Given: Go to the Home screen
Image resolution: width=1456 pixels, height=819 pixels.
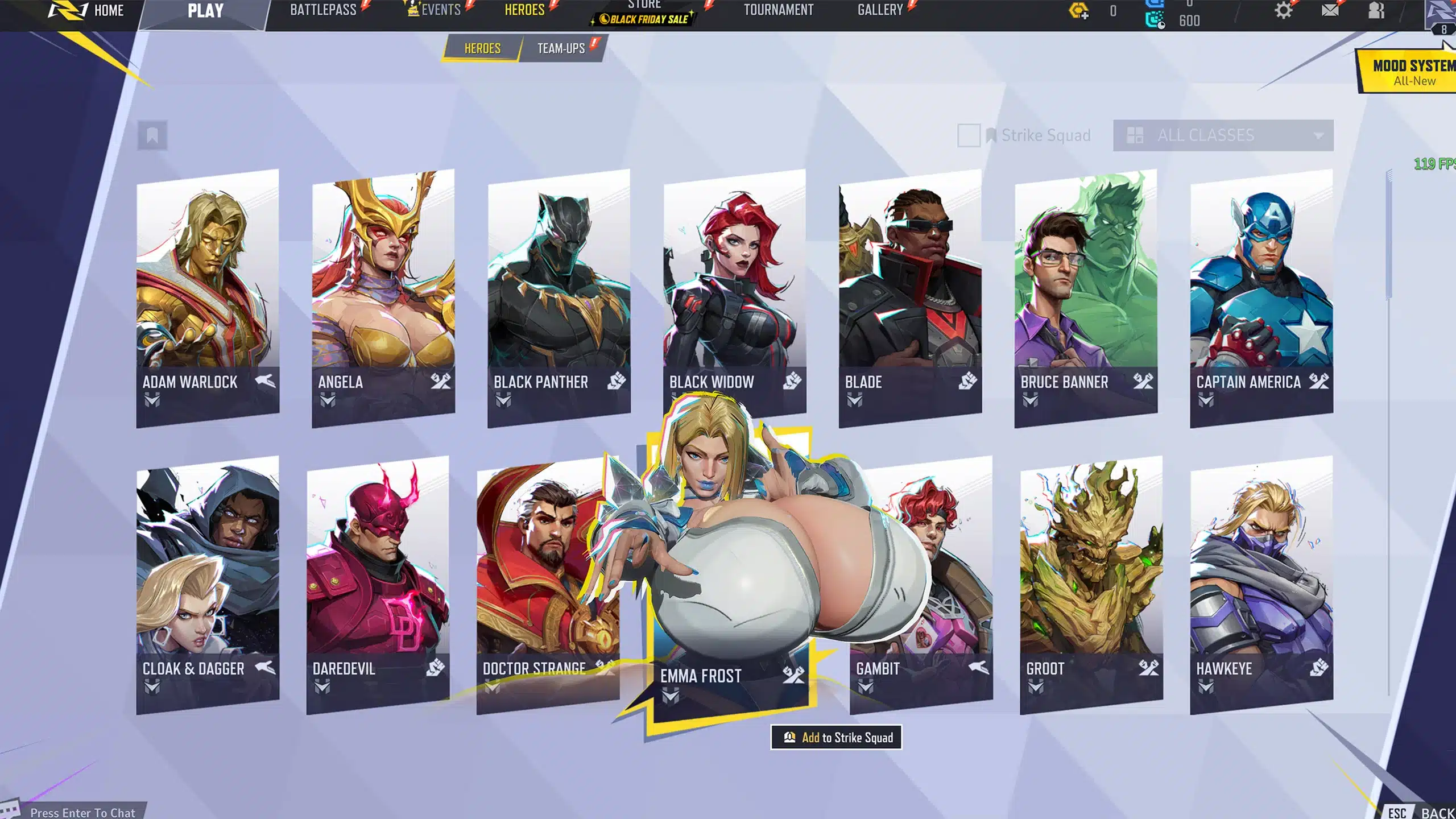Looking at the screenshot, I should coord(108,11).
